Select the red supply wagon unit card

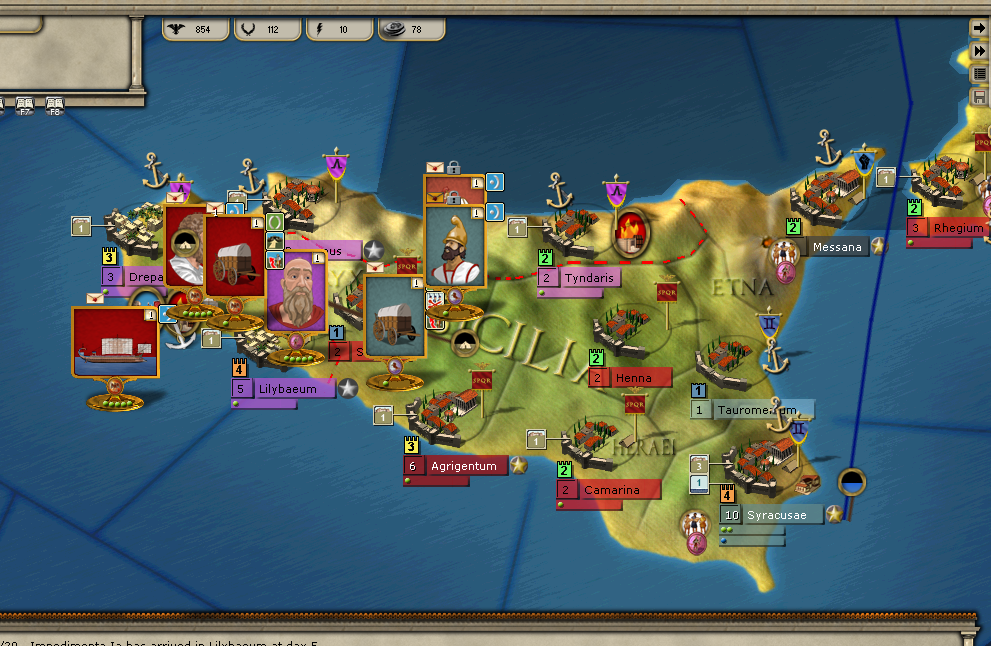(x=234, y=256)
